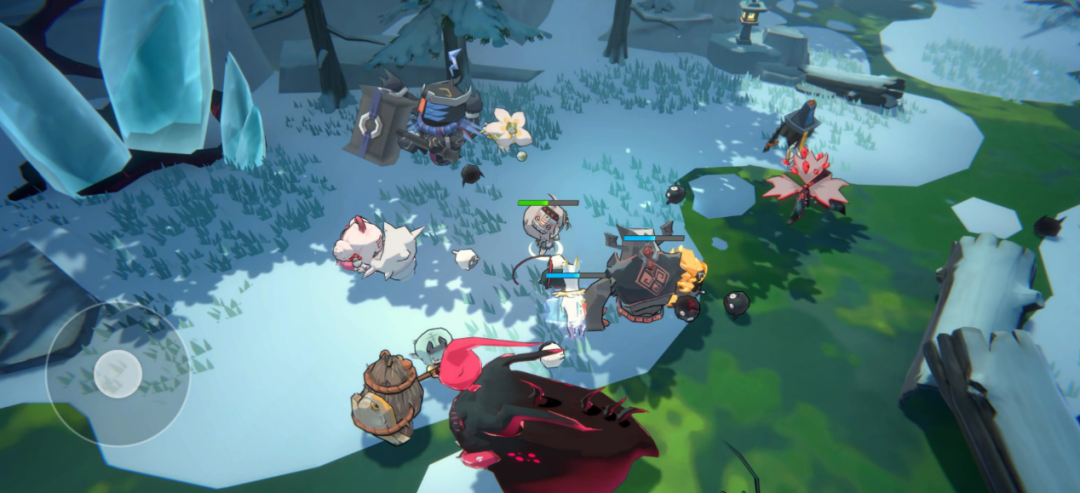Tap the virtual joystick thumb knob

(118, 373)
